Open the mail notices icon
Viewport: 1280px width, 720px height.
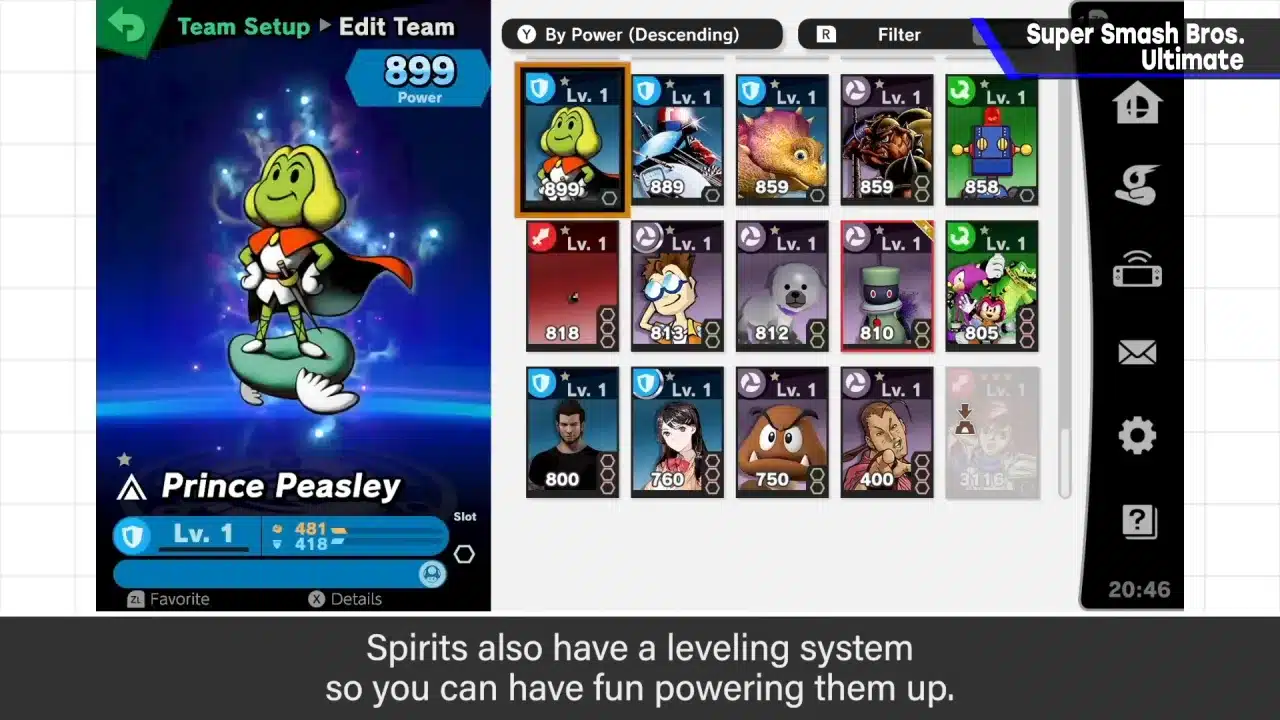coord(1138,351)
